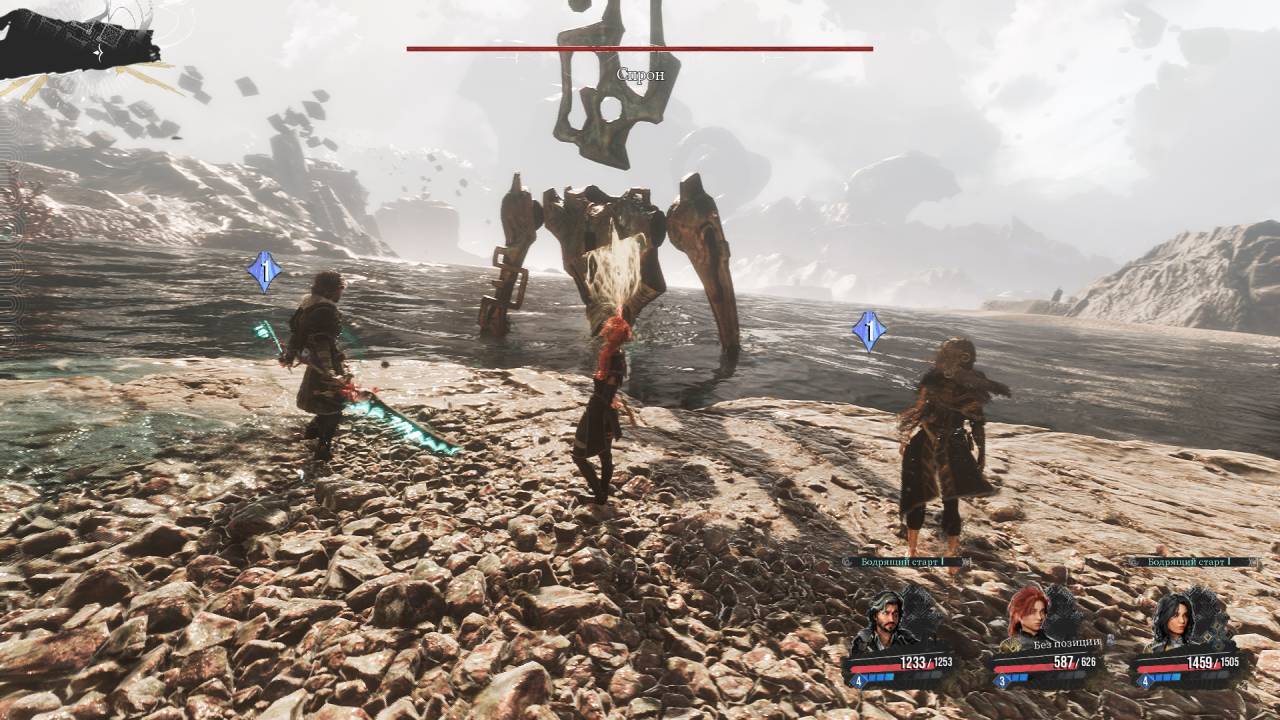Click the blue diamond marker above the swordsman
Screen dimensions: 1280x720
[264, 272]
